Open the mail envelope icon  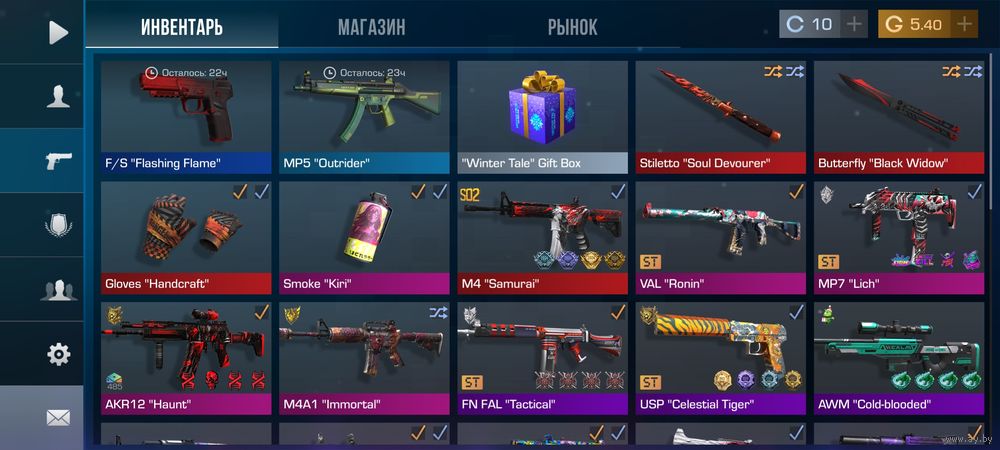pyautogui.click(x=58, y=417)
